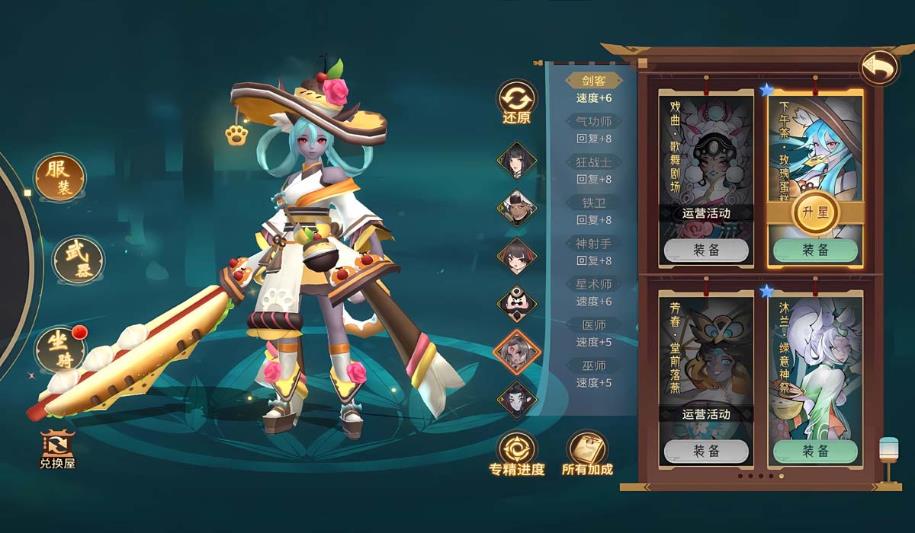
Task: Open the 武器 weapon tab
Action: [x=77, y=261]
